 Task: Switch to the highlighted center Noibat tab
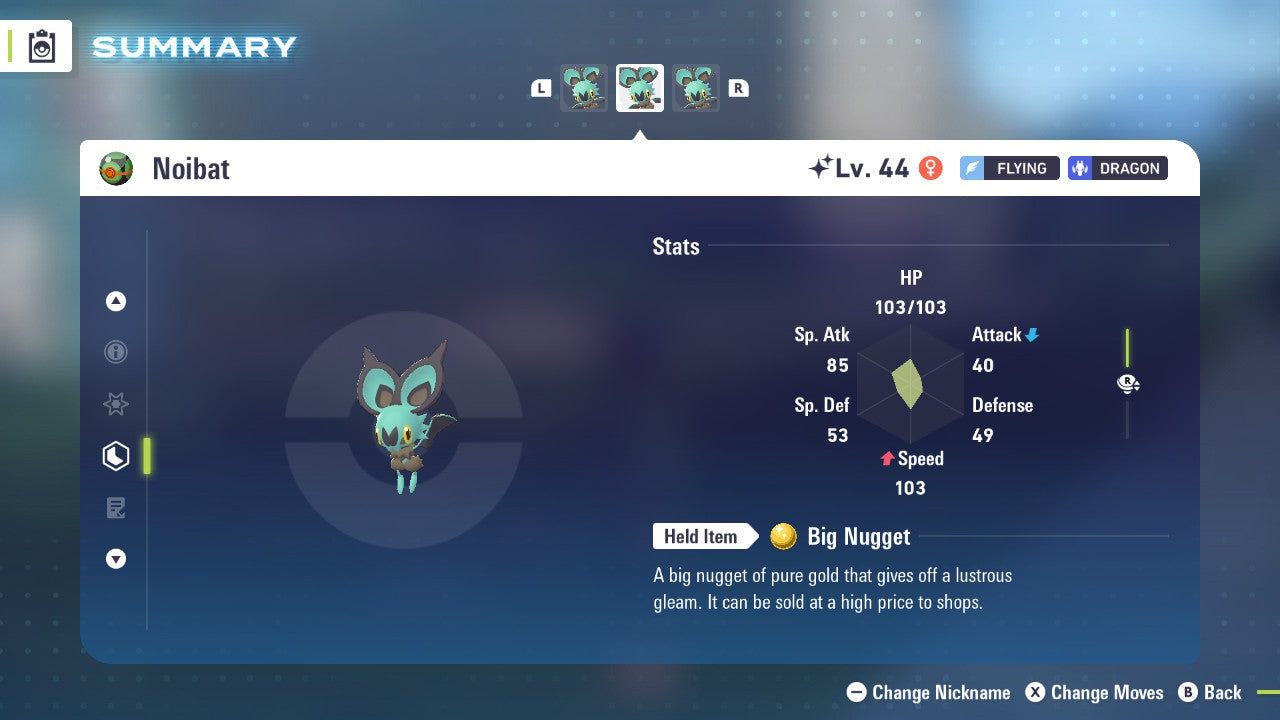pos(639,87)
